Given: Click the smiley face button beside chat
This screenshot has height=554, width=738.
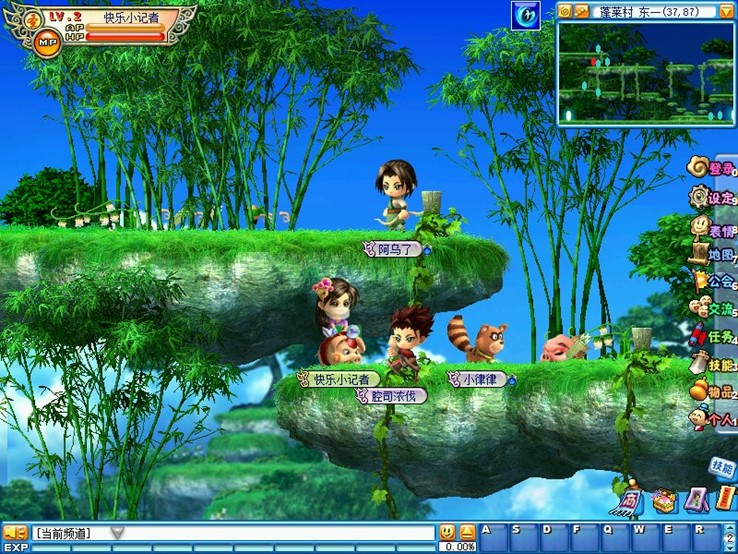Looking at the screenshot, I should click(447, 532).
